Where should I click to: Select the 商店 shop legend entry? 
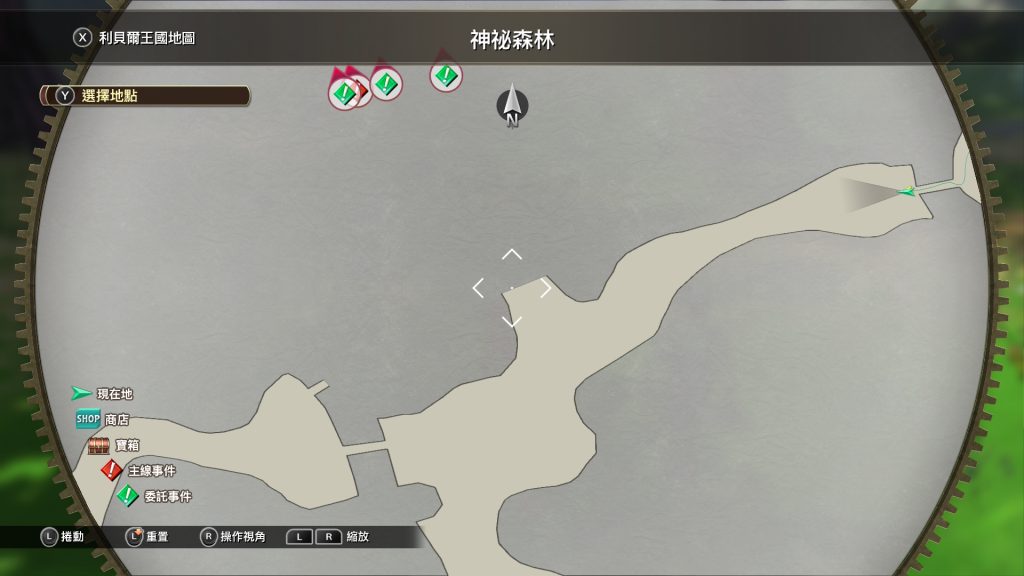pyautogui.click(x=102, y=420)
